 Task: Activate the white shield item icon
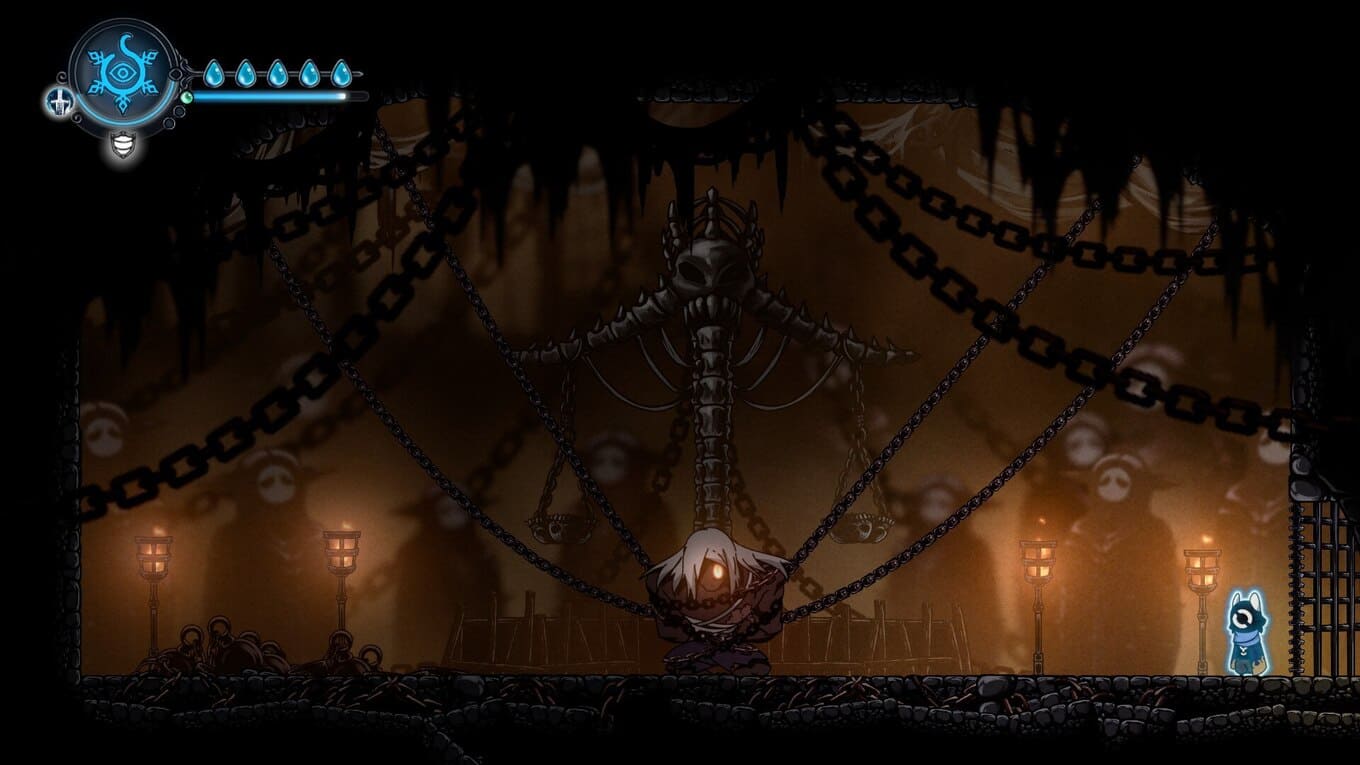123,145
